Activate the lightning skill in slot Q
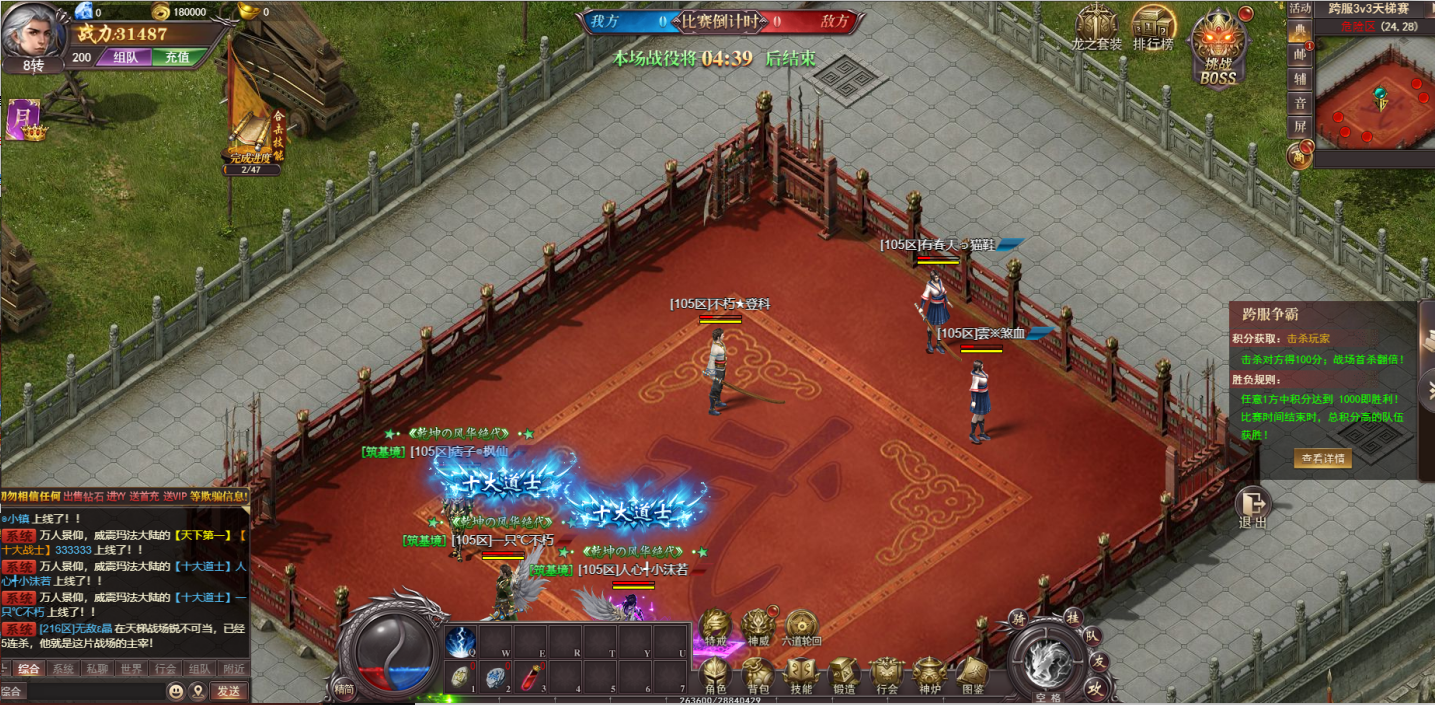Image resolution: width=1435 pixels, height=705 pixels. tap(461, 641)
